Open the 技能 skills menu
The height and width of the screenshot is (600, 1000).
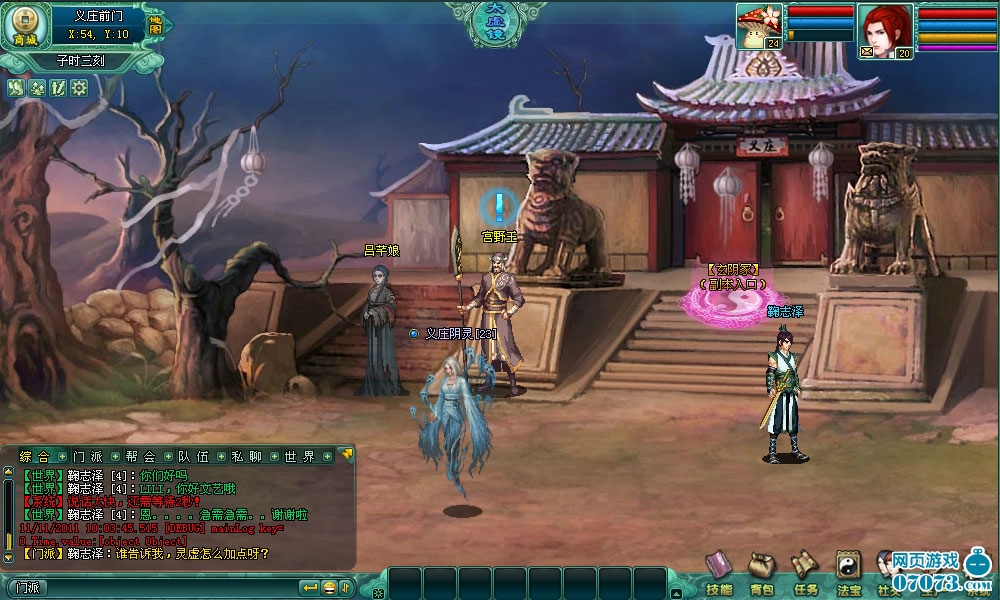click(718, 572)
